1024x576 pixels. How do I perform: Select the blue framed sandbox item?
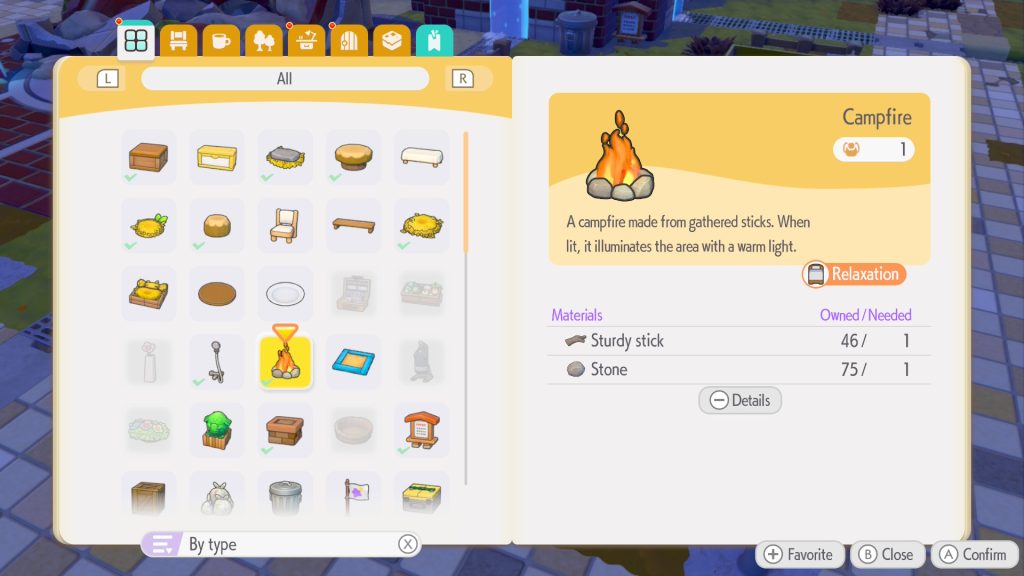(x=353, y=361)
